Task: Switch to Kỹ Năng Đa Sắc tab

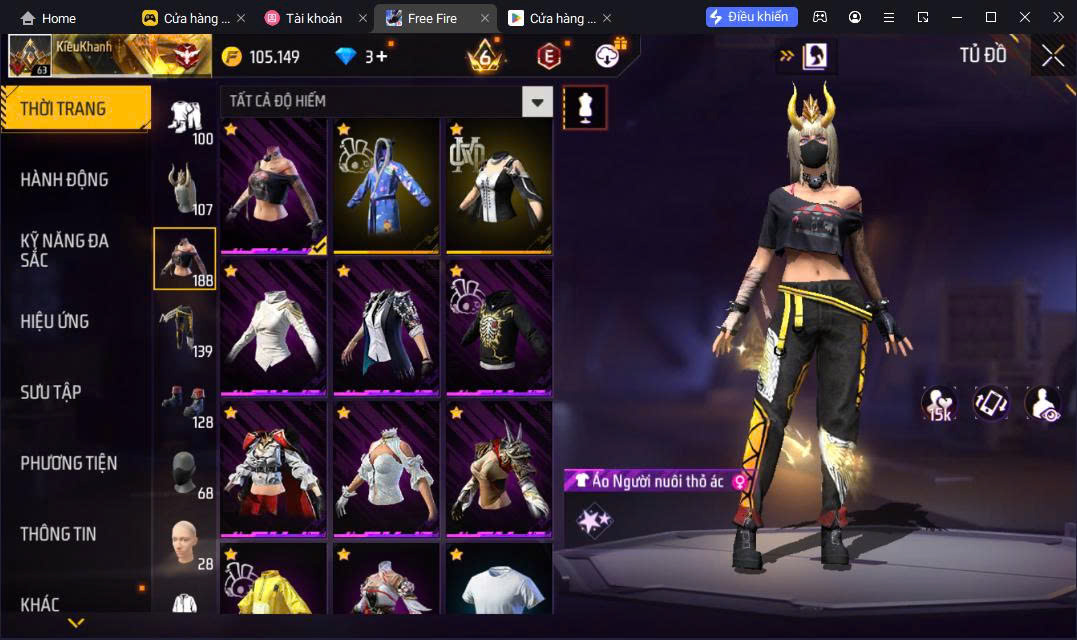Action: point(65,250)
